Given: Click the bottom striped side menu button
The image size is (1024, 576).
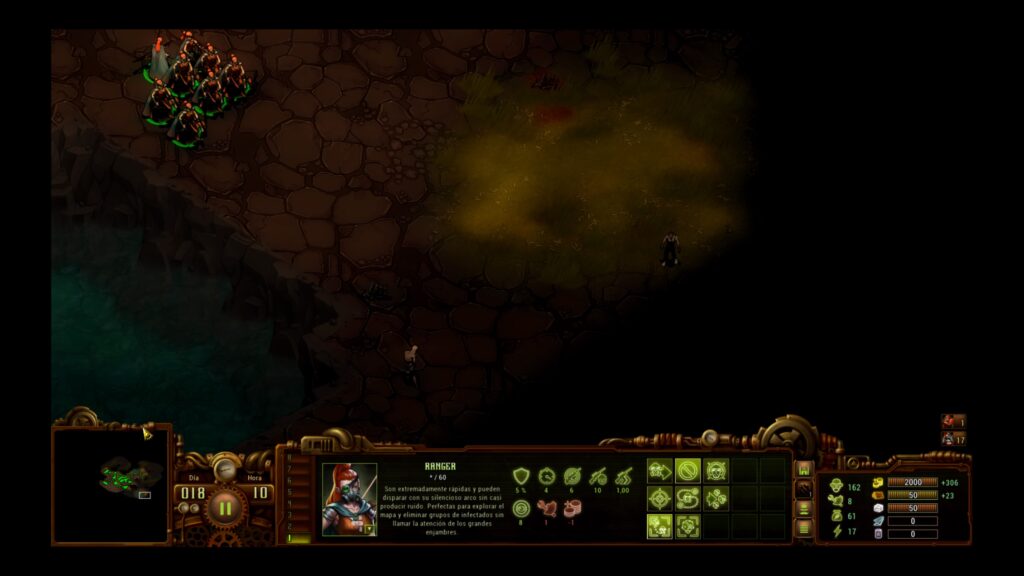Looking at the screenshot, I should [x=804, y=527].
